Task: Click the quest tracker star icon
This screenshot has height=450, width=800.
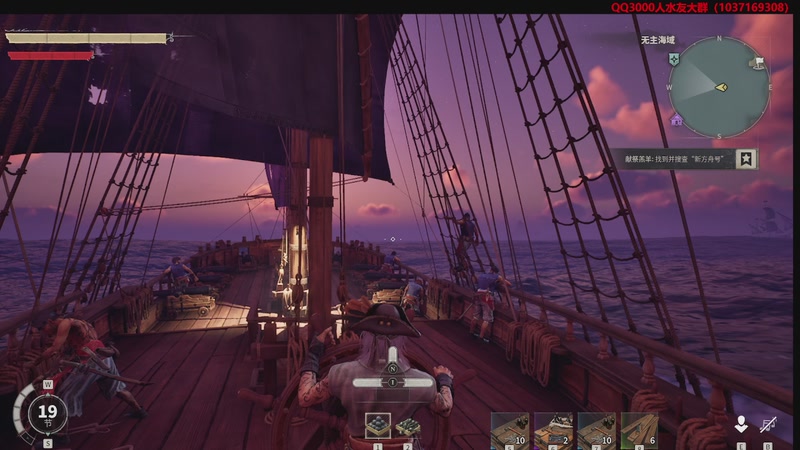Action: (x=746, y=159)
